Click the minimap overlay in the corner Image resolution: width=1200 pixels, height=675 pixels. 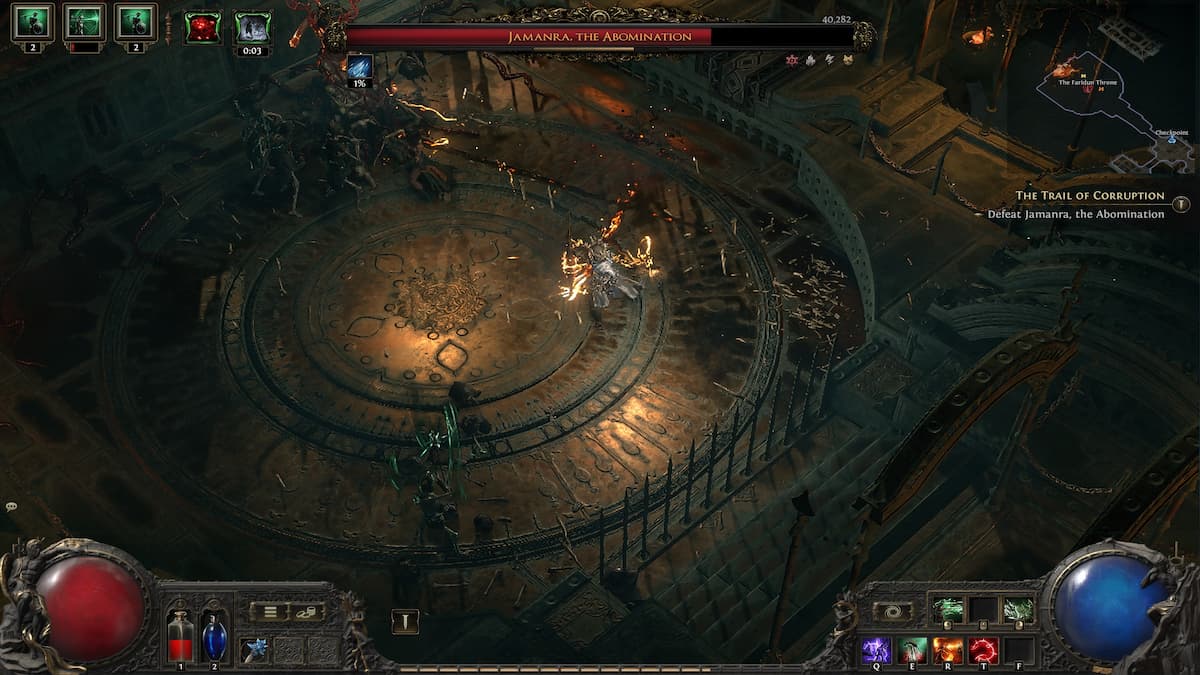[x=1115, y=105]
